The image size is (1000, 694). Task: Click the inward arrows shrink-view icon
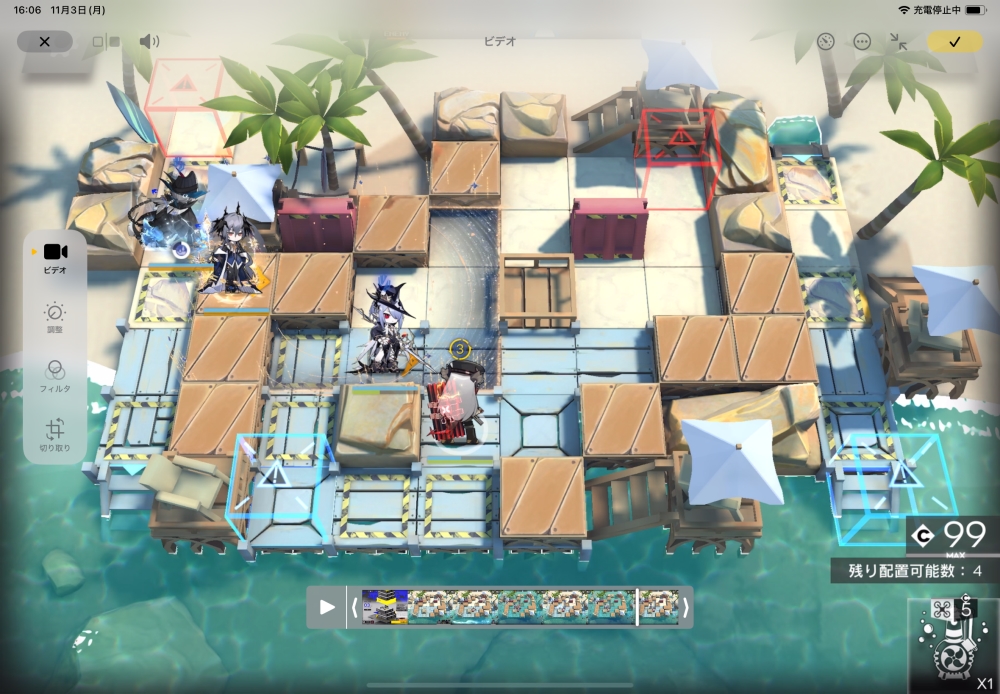point(898,41)
